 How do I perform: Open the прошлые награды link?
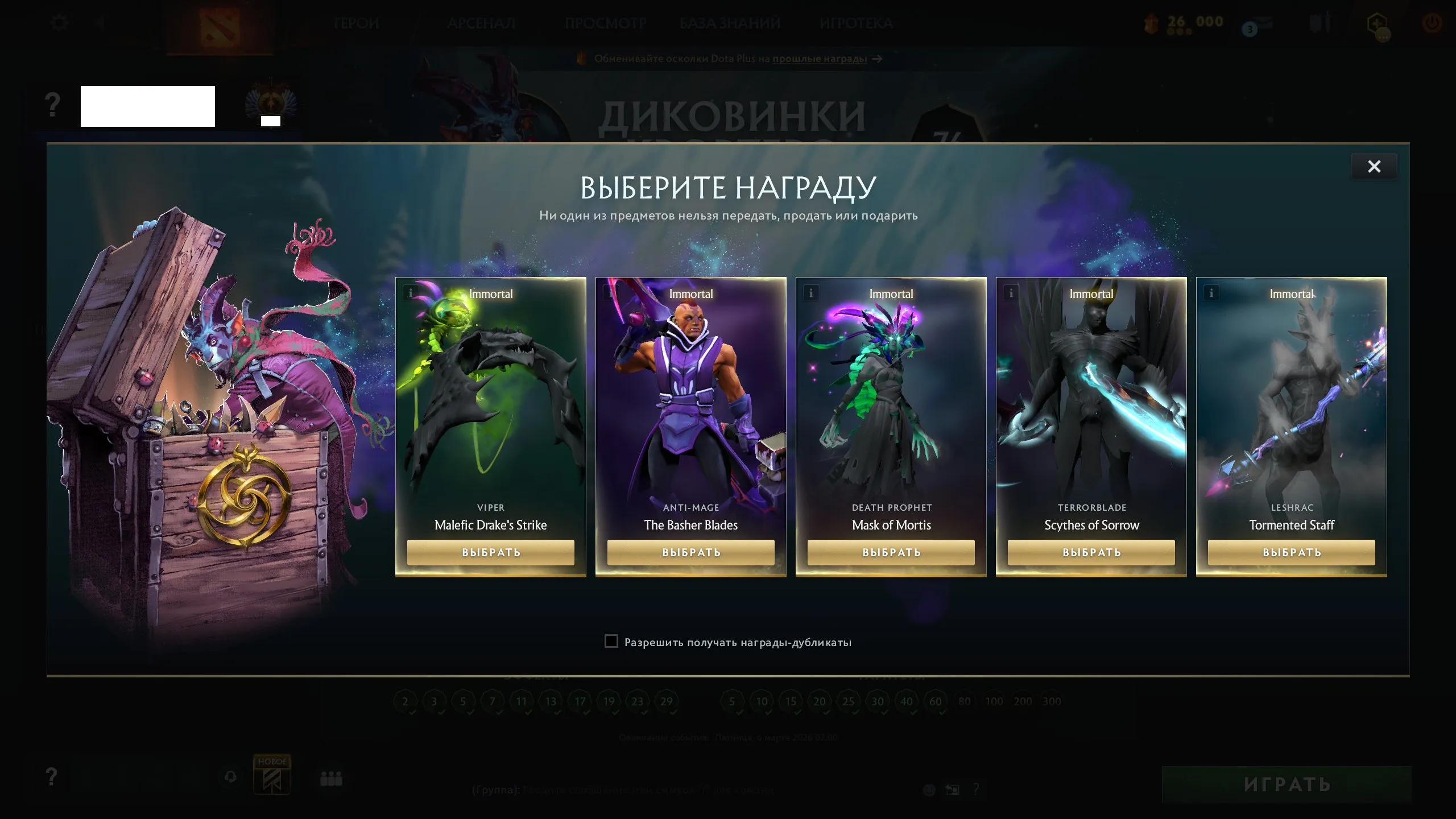click(x=819, y=59)
